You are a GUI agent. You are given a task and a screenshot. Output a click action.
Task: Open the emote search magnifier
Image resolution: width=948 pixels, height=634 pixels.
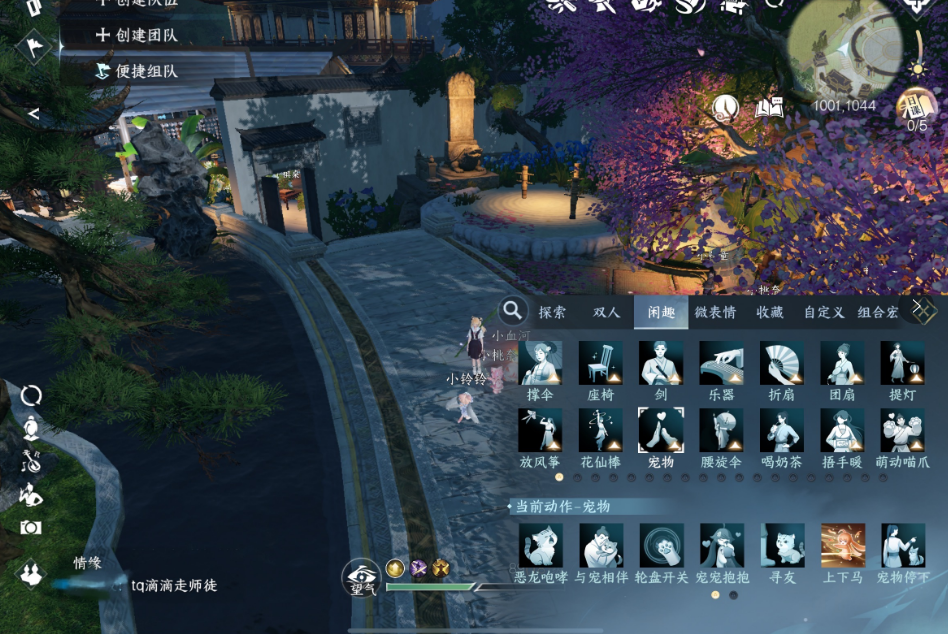(513, 311)
